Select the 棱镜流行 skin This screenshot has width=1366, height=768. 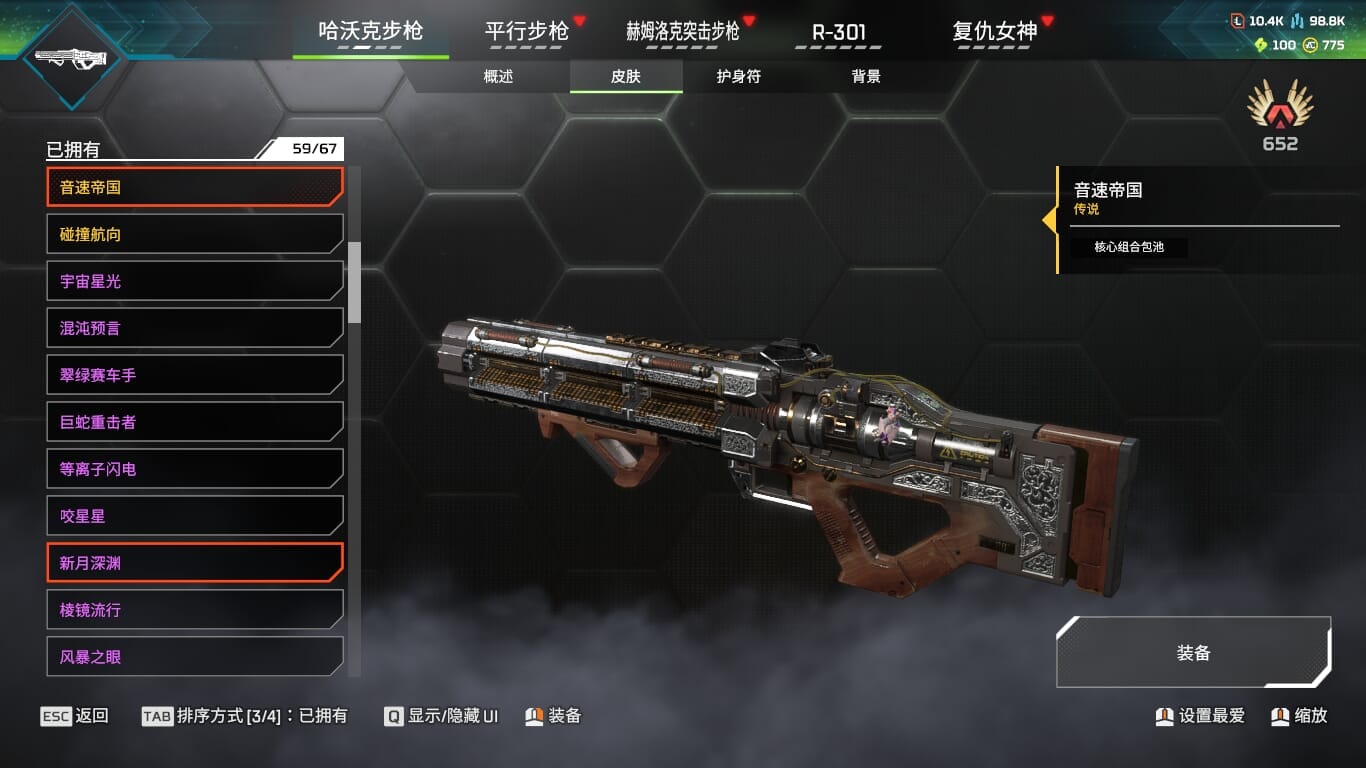195,610
